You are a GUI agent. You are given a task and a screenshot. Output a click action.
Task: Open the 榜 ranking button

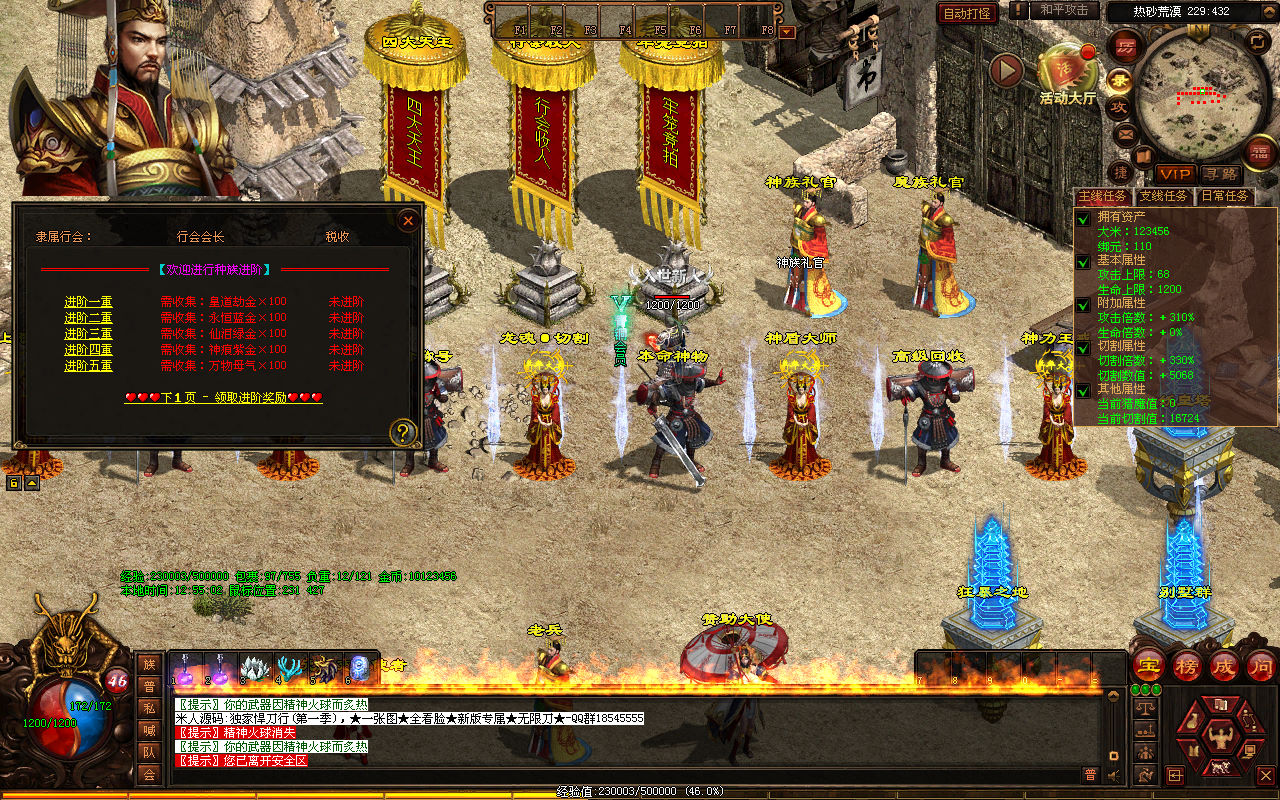(x=1186, y=665)
